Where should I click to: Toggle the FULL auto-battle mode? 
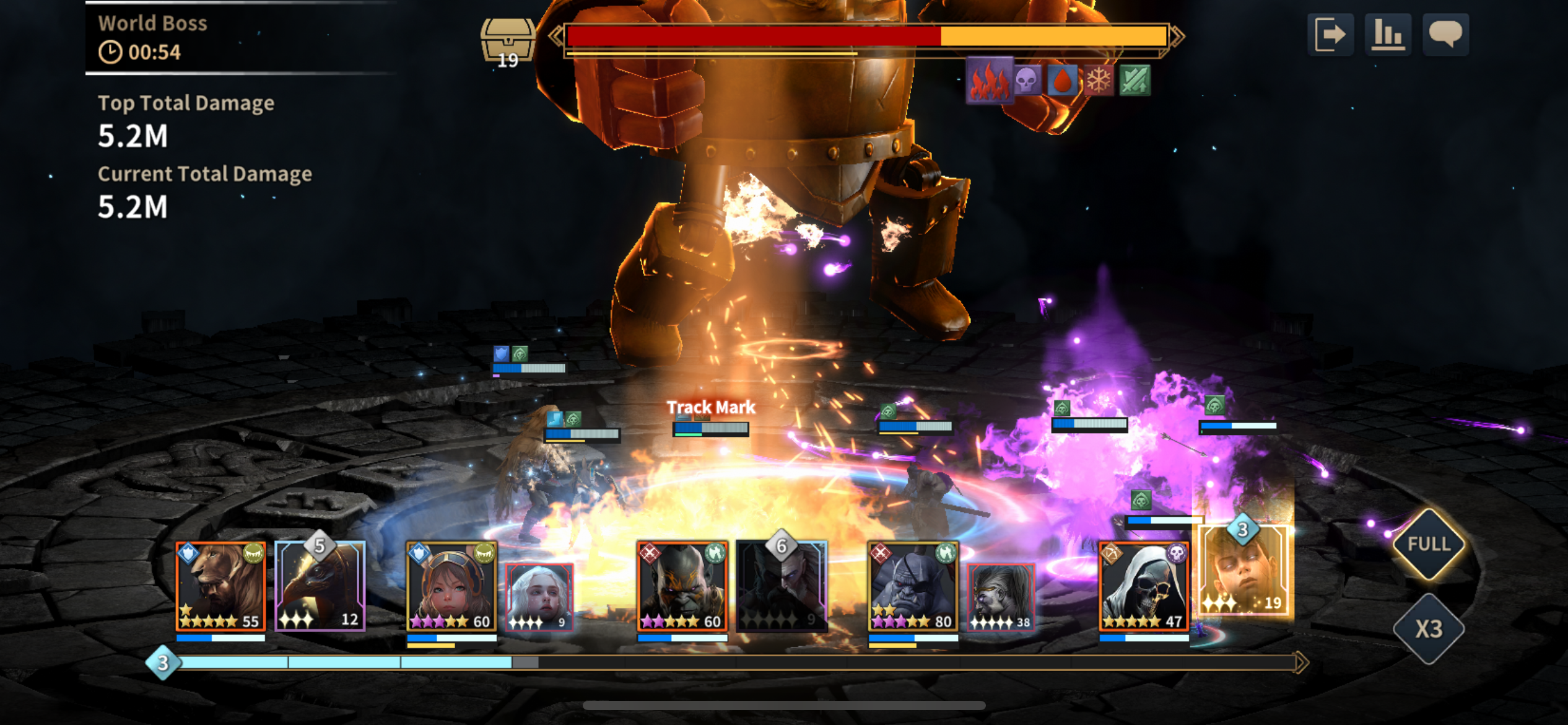click(1429, 544)
